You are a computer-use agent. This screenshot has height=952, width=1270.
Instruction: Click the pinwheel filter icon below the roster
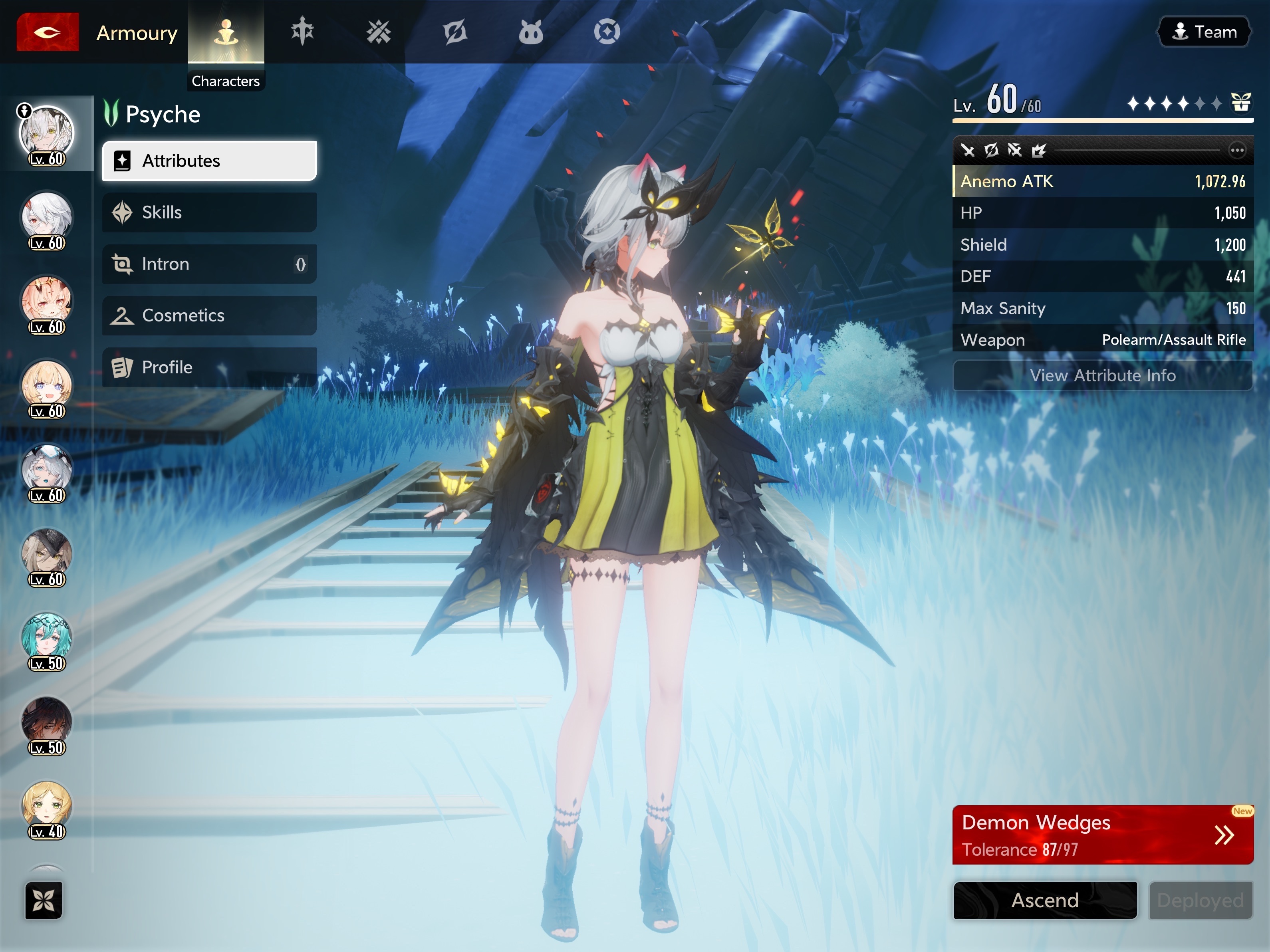[44, 900]
